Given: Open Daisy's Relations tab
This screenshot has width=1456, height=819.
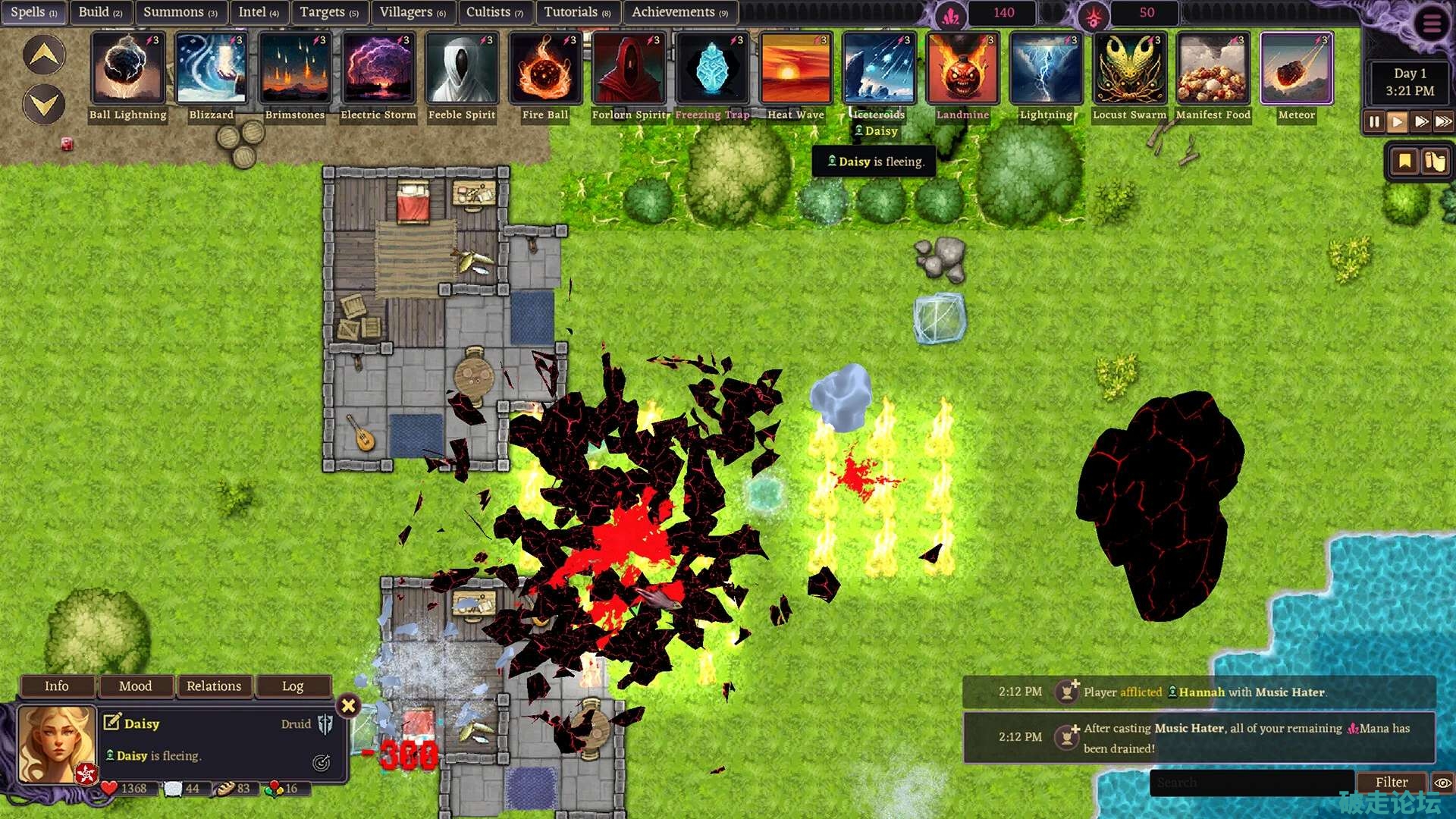Looking at the screenshot, I should pyautogui.click(x=214, y=686).
